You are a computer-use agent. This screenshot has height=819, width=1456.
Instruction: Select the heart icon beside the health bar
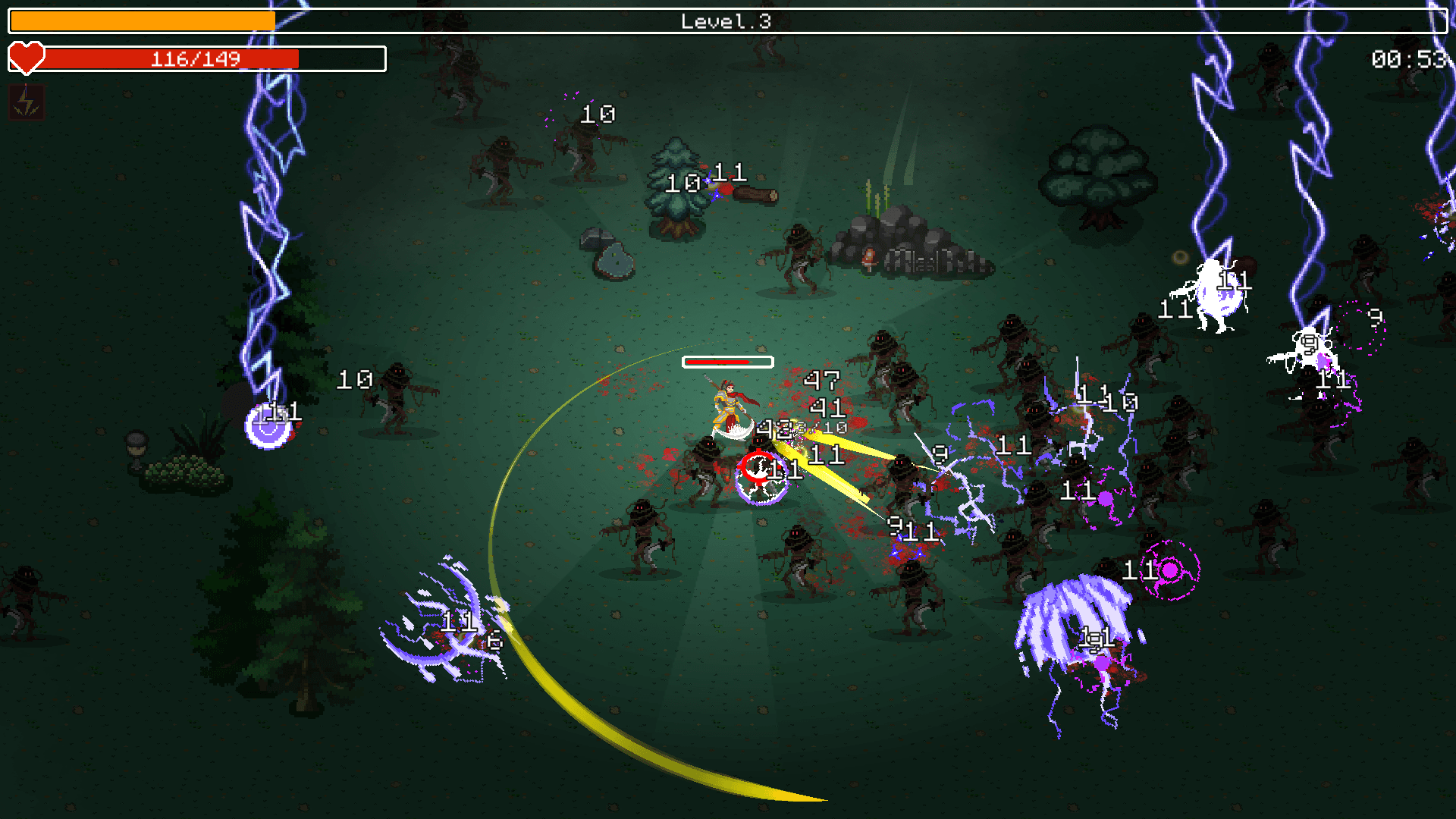[27, 58]
